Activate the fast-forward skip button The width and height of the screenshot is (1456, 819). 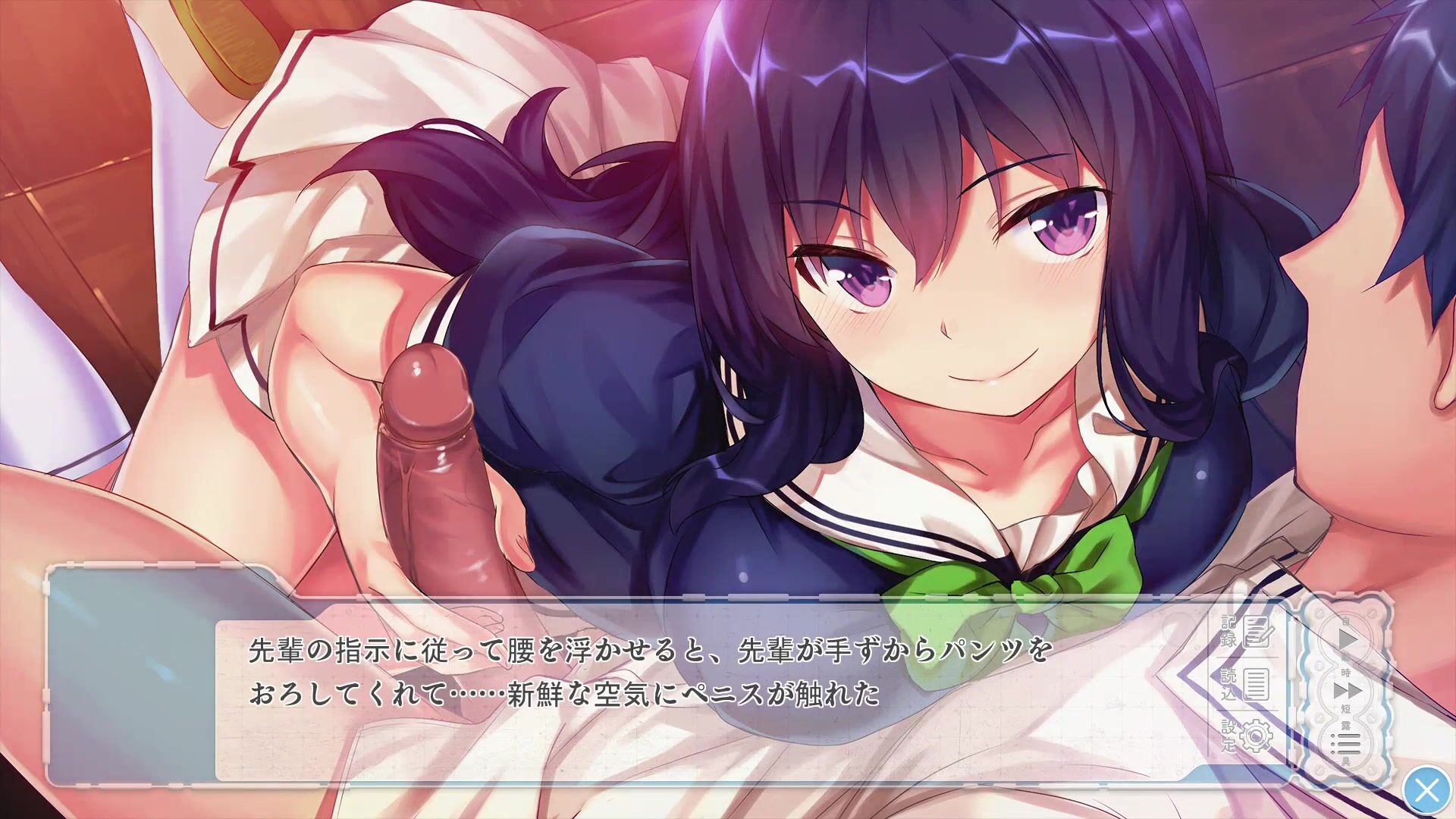tap(1347, 691)
